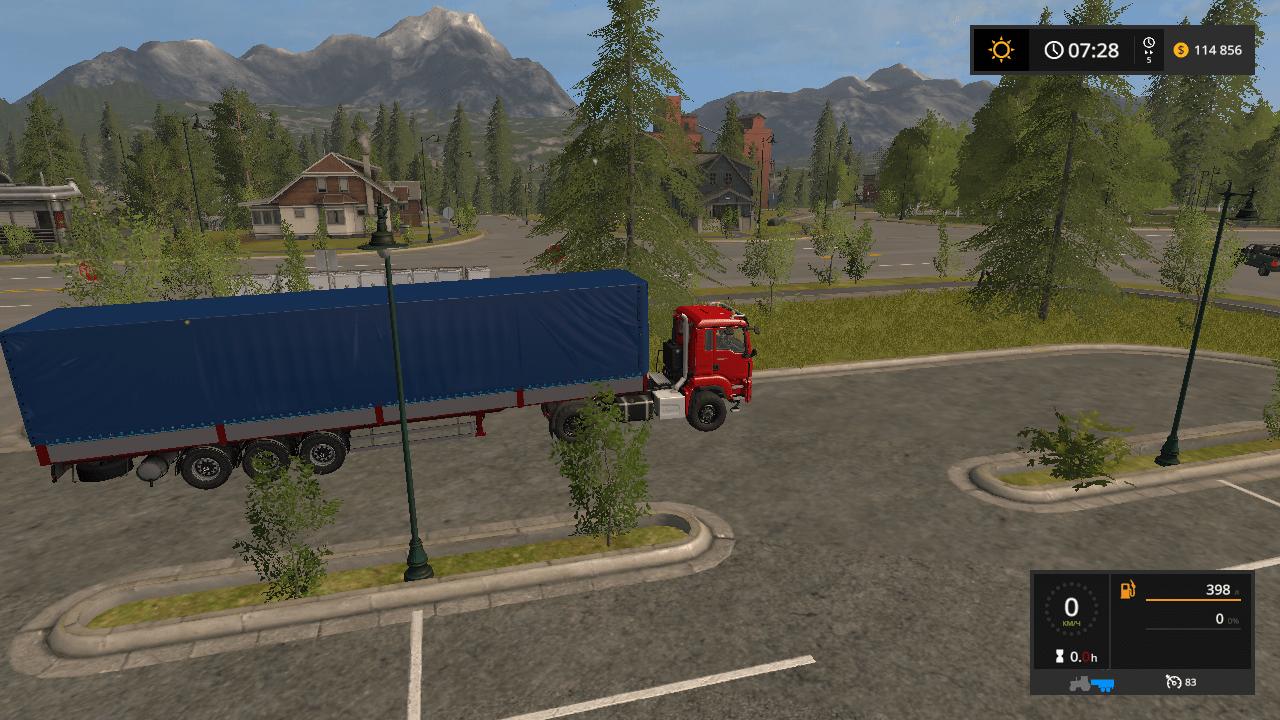Click the orange fuel pump icon

pos(1128,590)
